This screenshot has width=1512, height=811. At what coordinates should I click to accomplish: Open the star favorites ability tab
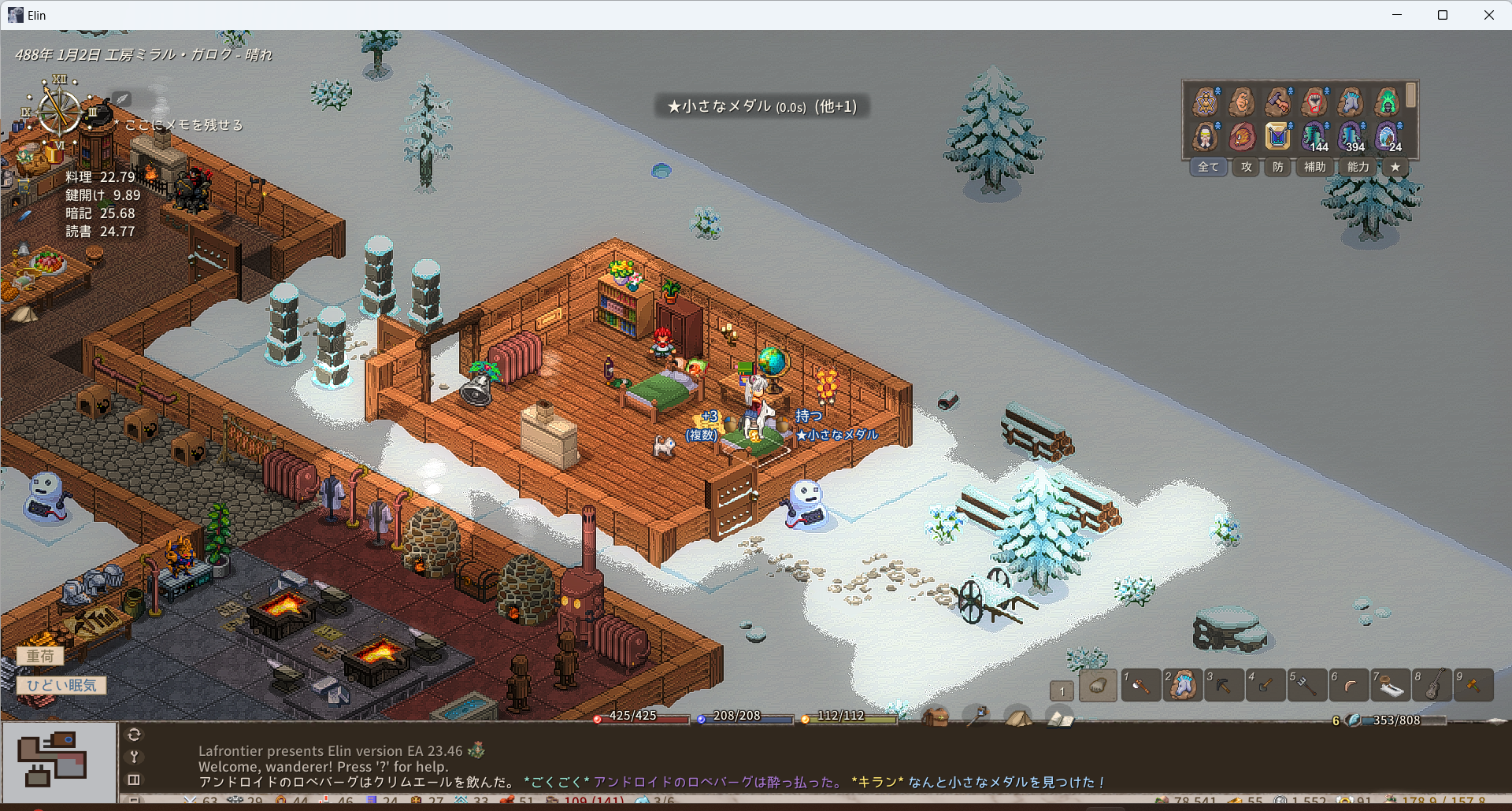(x=1395, y=167)
